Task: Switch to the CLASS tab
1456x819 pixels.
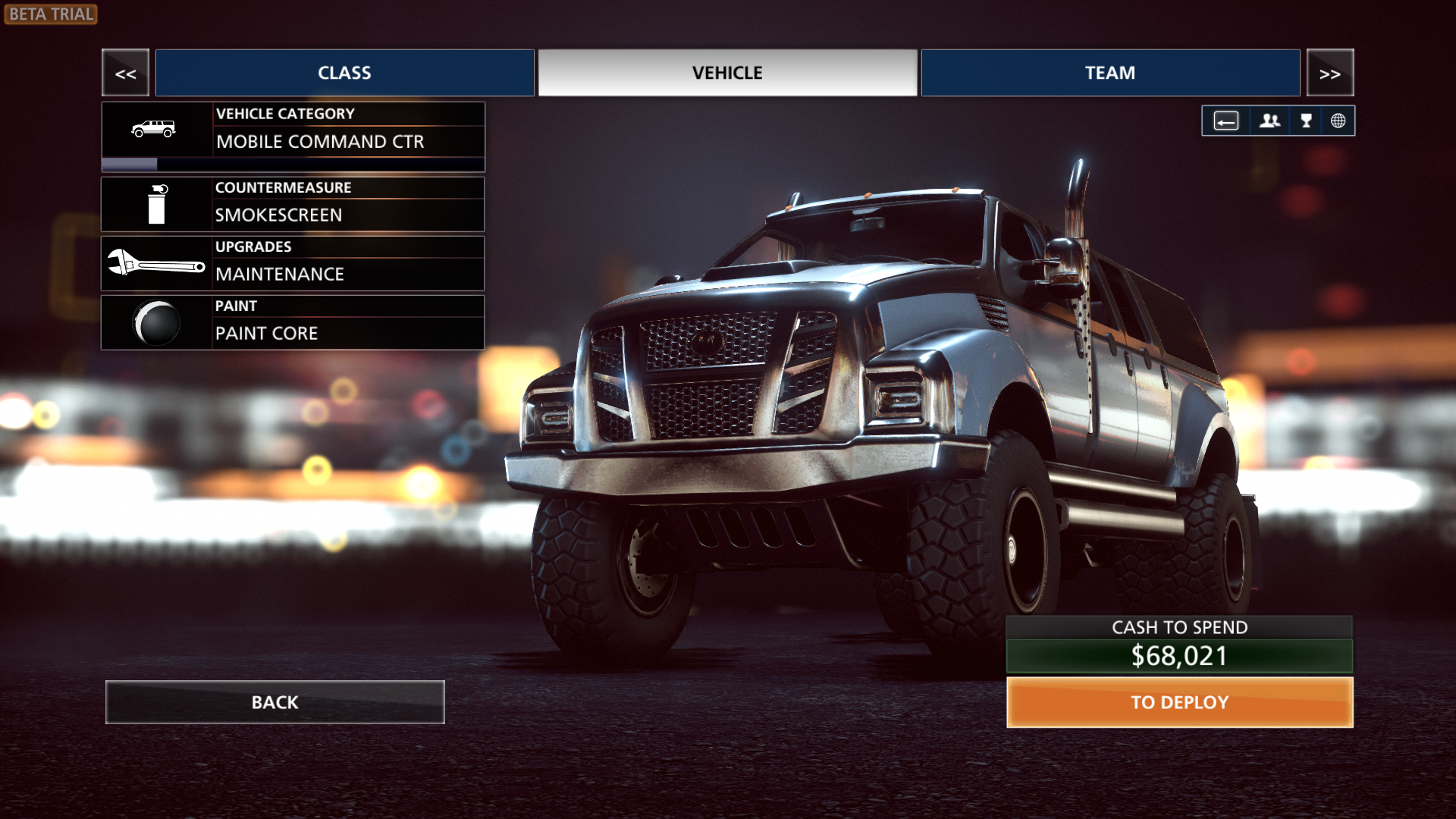Action: [x=344, y=73]
